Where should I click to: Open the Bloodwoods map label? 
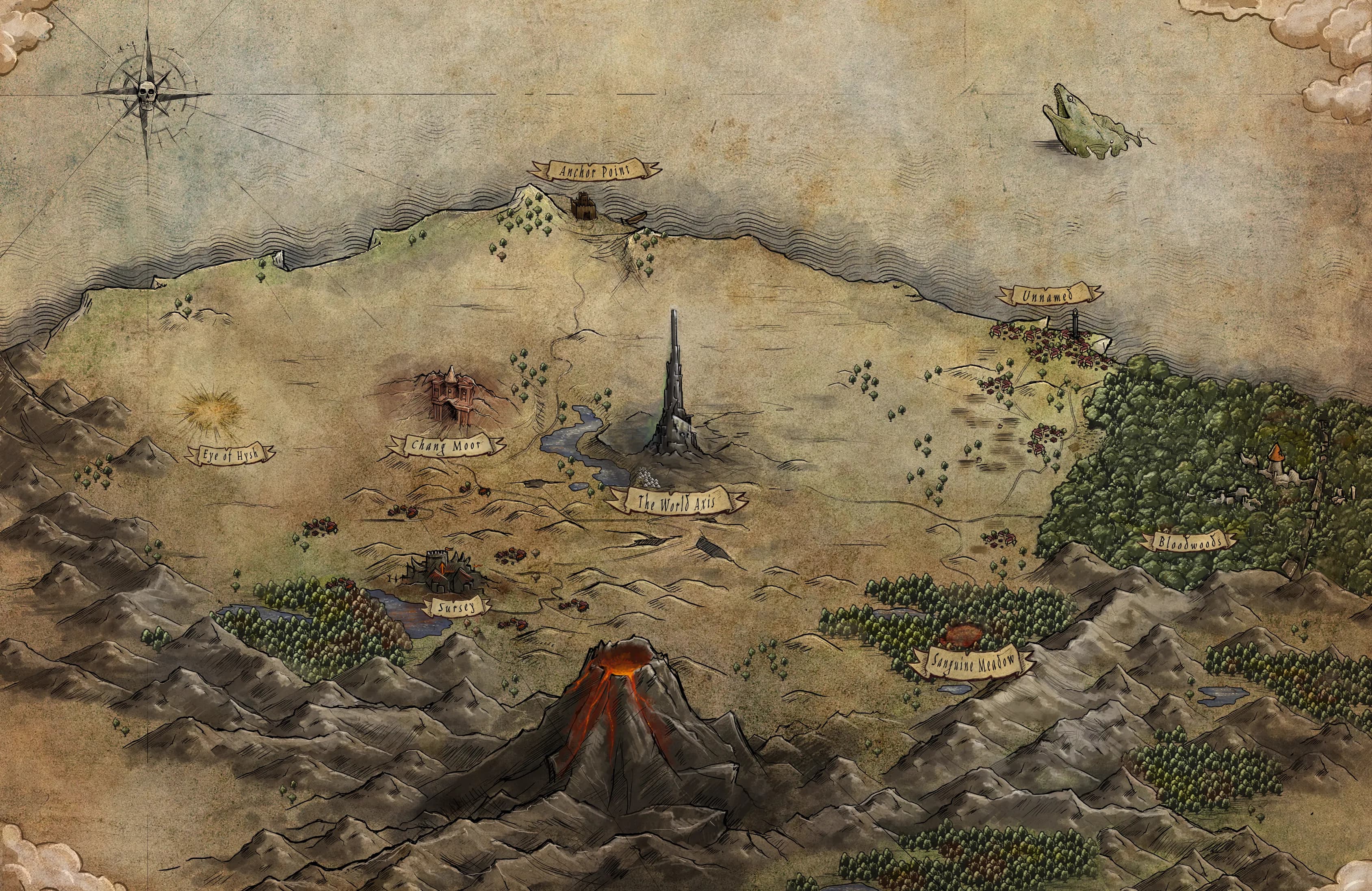pyautogui.click(x=1189, y=542)
